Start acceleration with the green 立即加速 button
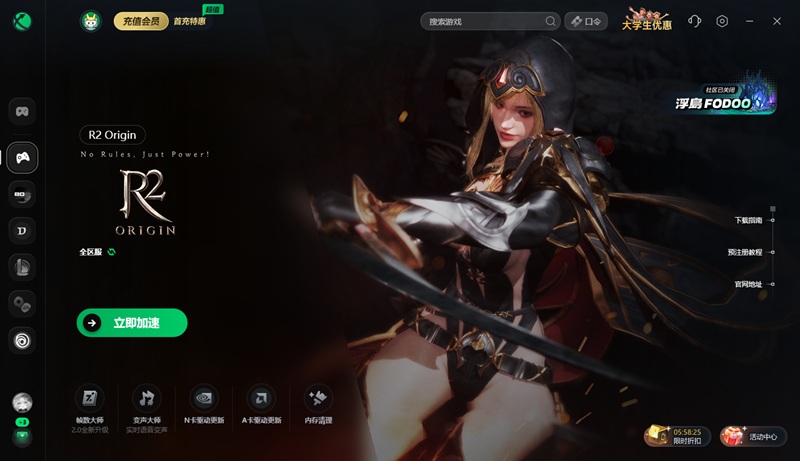Image resolution: width=800 pixels, height=461 pixels. 132,322
